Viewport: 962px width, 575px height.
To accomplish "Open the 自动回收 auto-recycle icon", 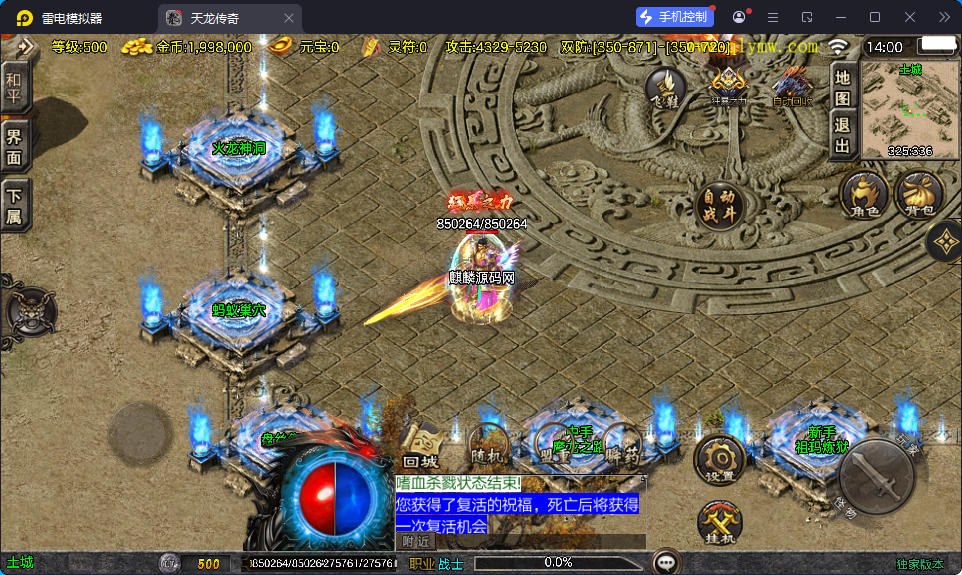I will coord(792,86).
